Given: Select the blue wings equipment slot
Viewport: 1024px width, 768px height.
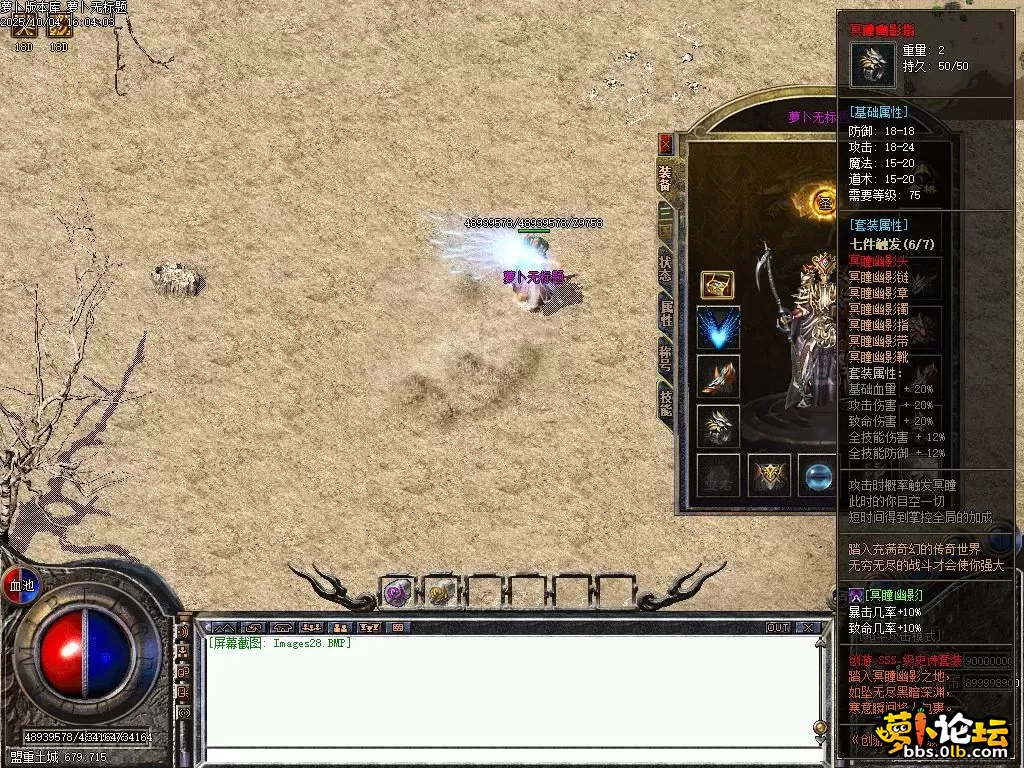Looking at the screenshot, I should click(x=718, y=327).
